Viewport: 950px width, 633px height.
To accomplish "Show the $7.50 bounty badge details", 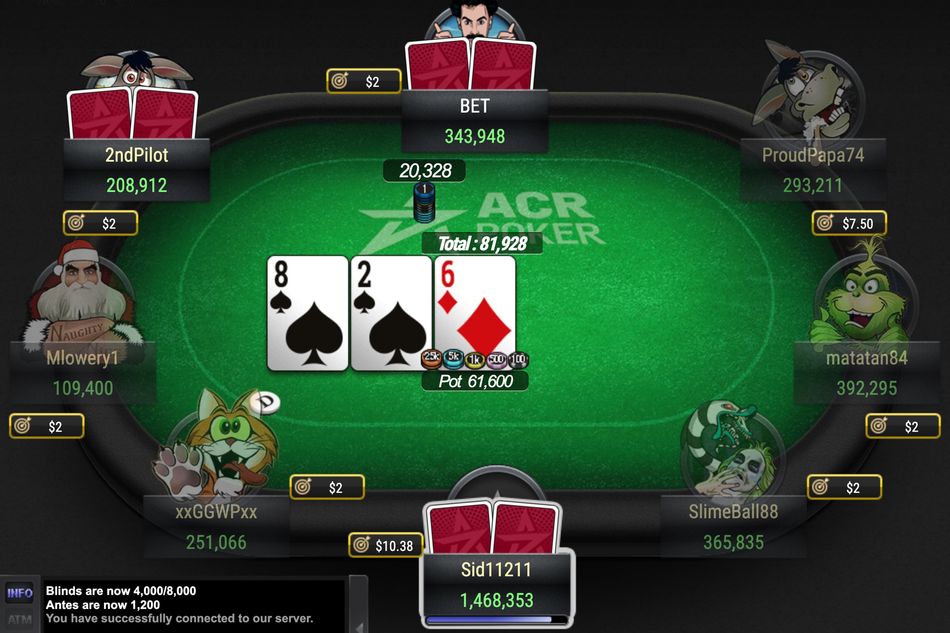I will coord(849,223).
